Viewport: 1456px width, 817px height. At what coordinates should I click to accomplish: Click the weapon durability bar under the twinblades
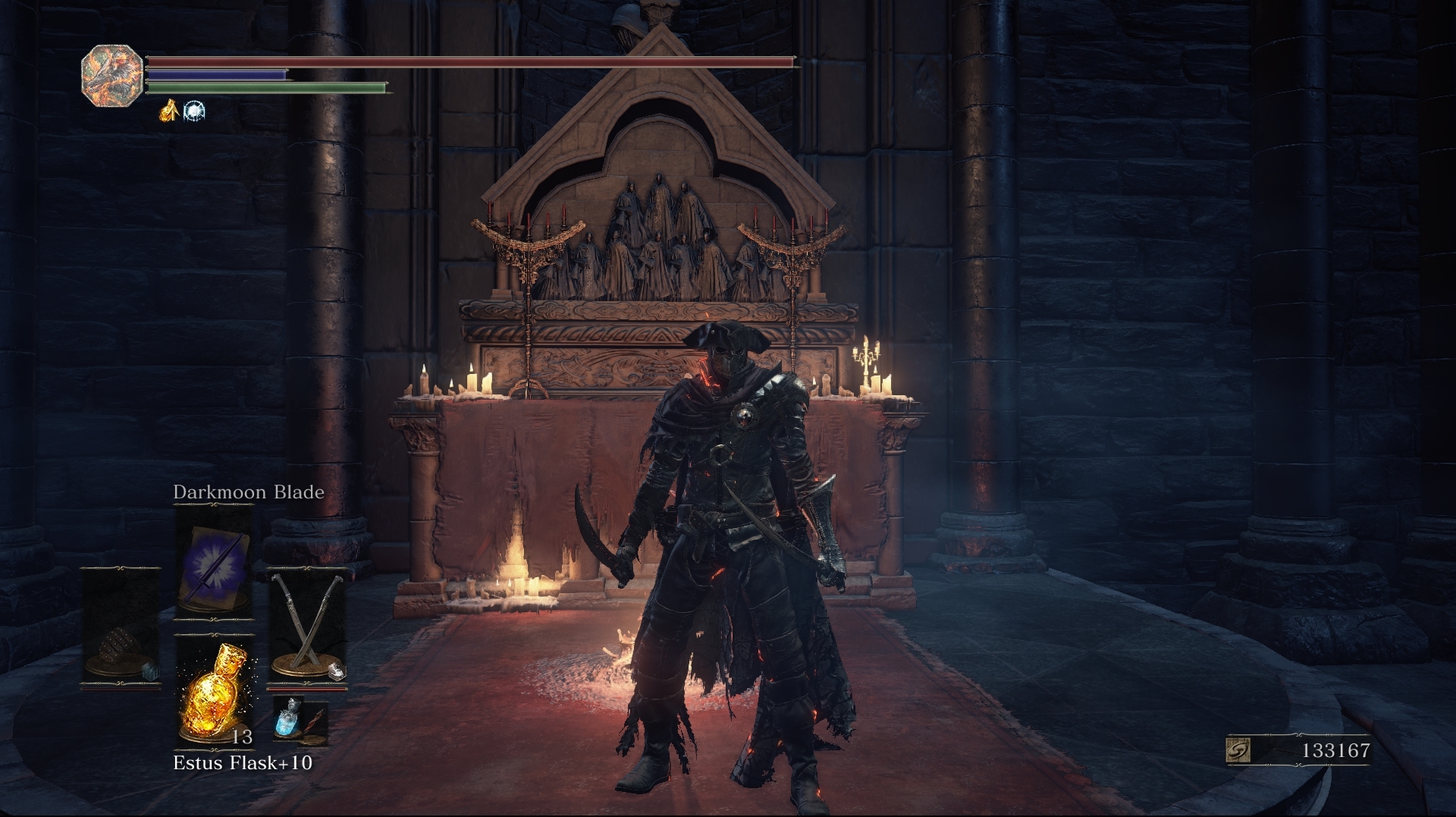(307, 690)
